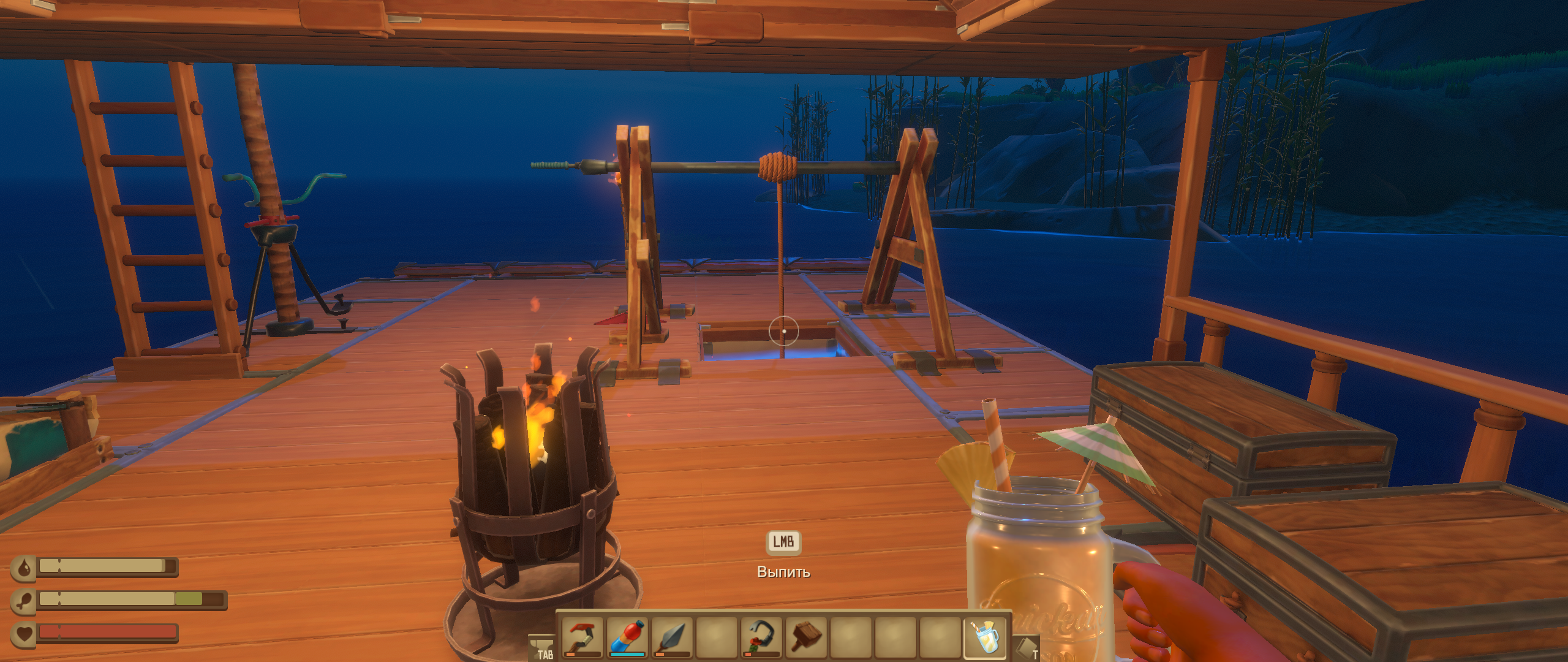Open crafting via the anvil icon

(541, 647)
